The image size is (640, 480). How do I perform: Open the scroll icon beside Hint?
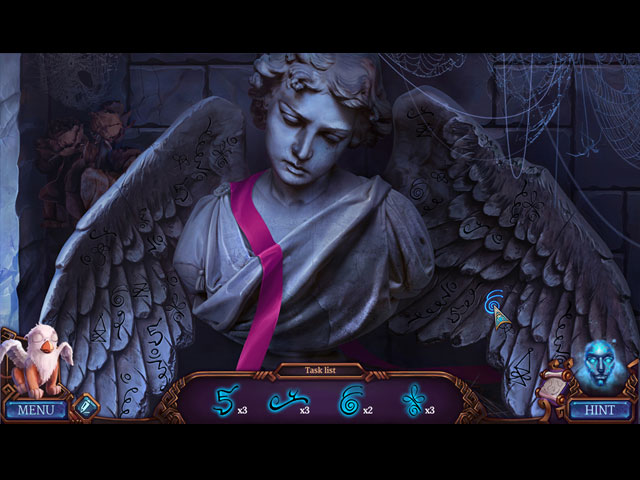[553, 389]
